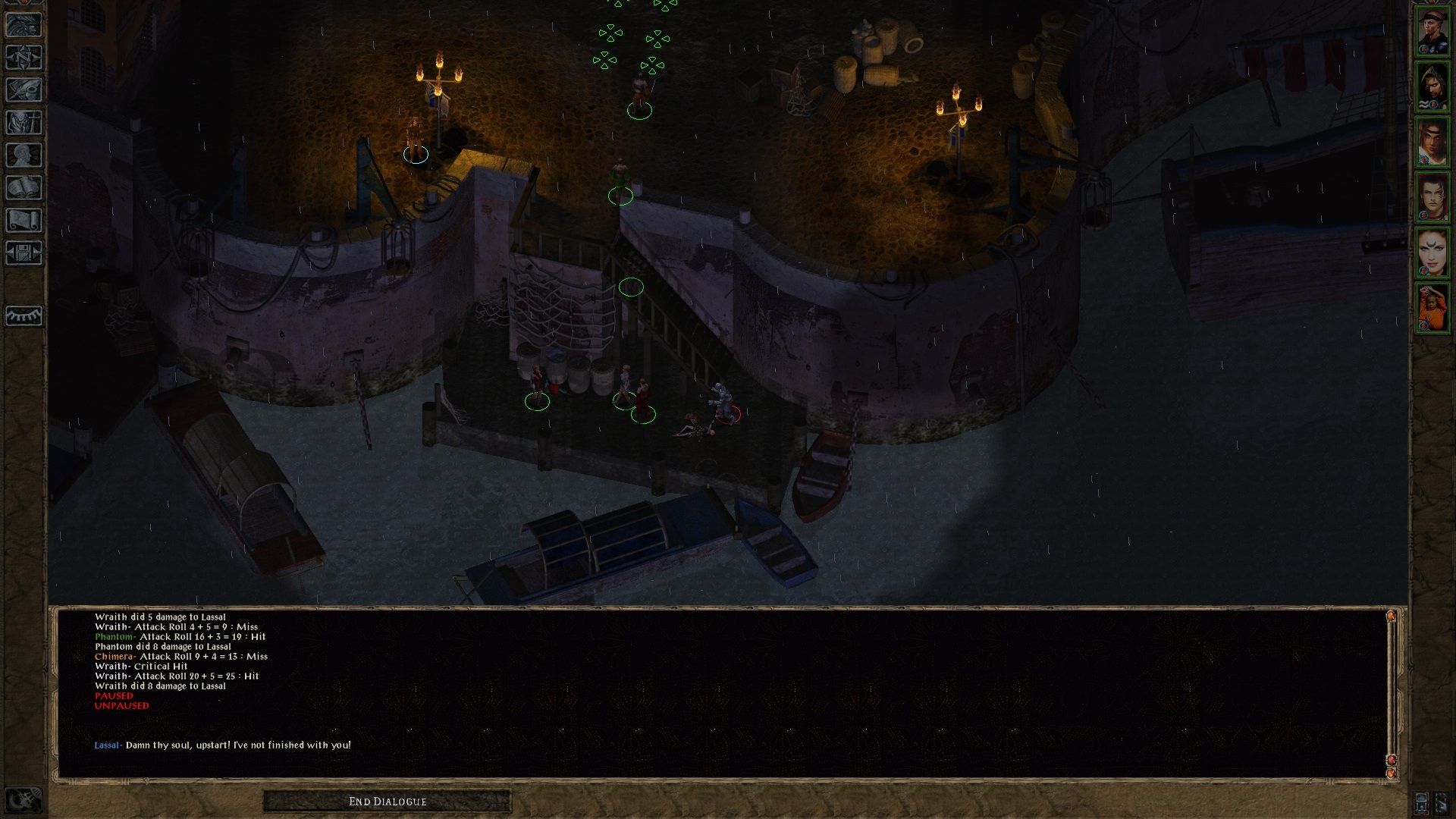Screen dimensions: 1456x819
Task: Click the return-to-game dragon head icon
Action: [24, 24]
